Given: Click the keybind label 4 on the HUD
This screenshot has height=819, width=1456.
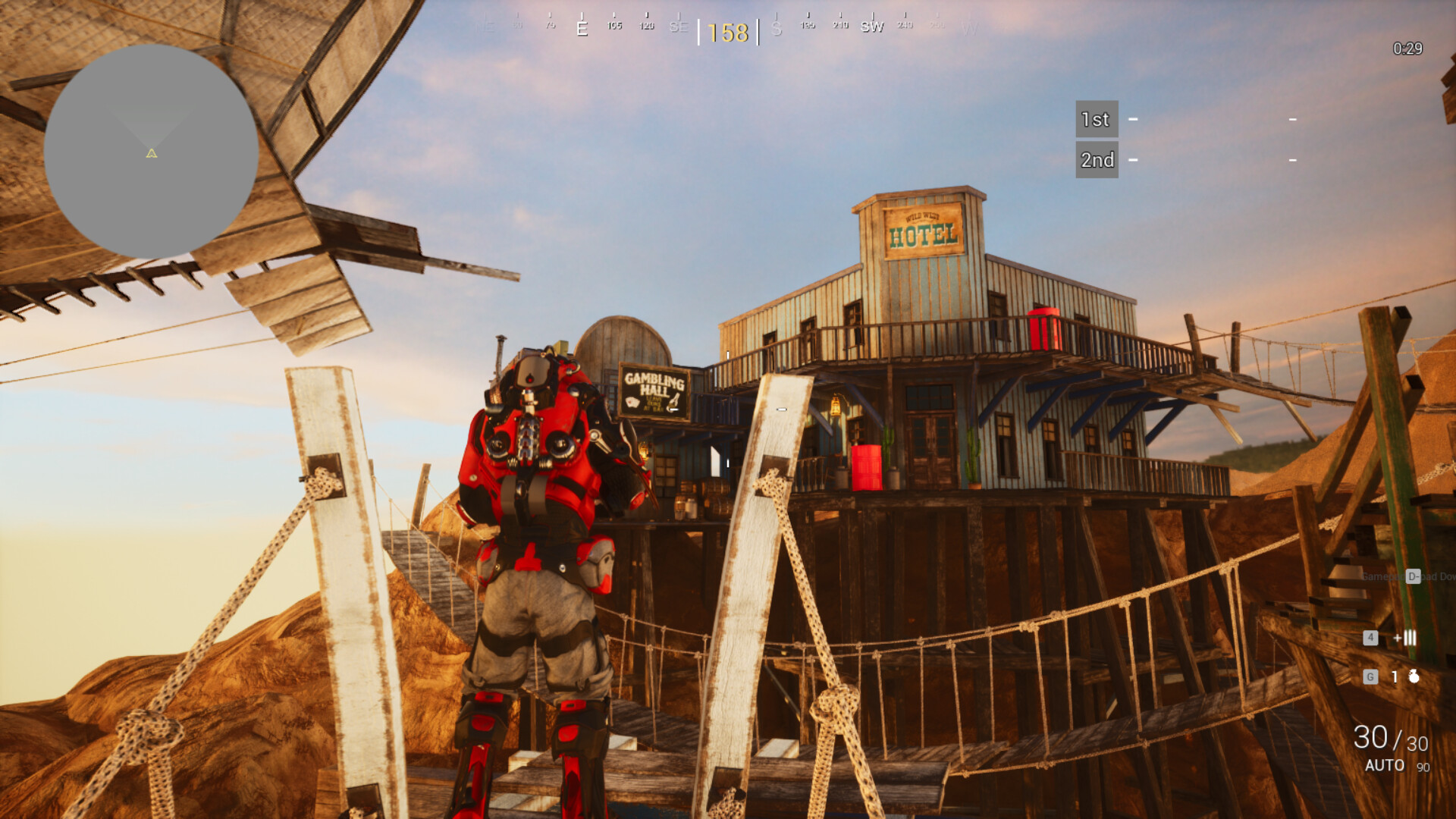Looking at the screenshot, I should (1371, 639).
